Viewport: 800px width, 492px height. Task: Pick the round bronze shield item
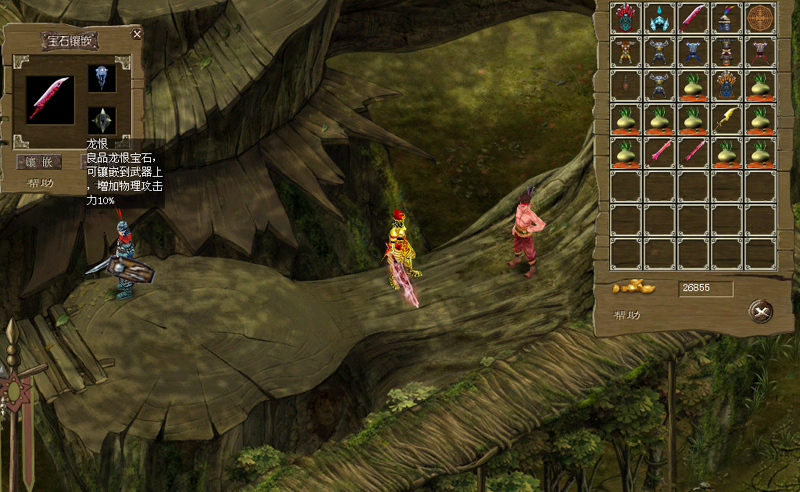click(x=761, y=18)
